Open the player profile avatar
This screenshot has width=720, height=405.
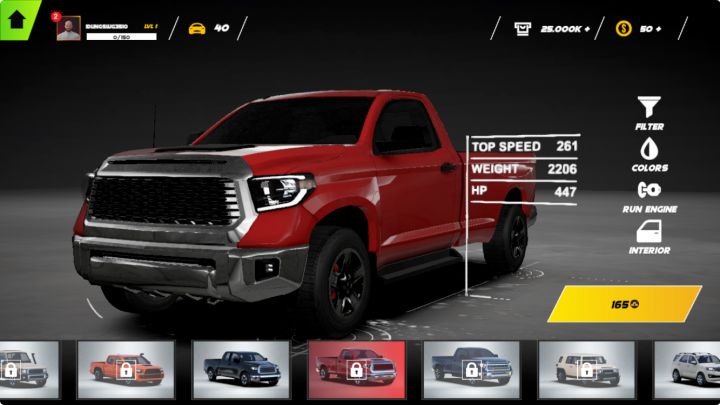tap(68, 28)
